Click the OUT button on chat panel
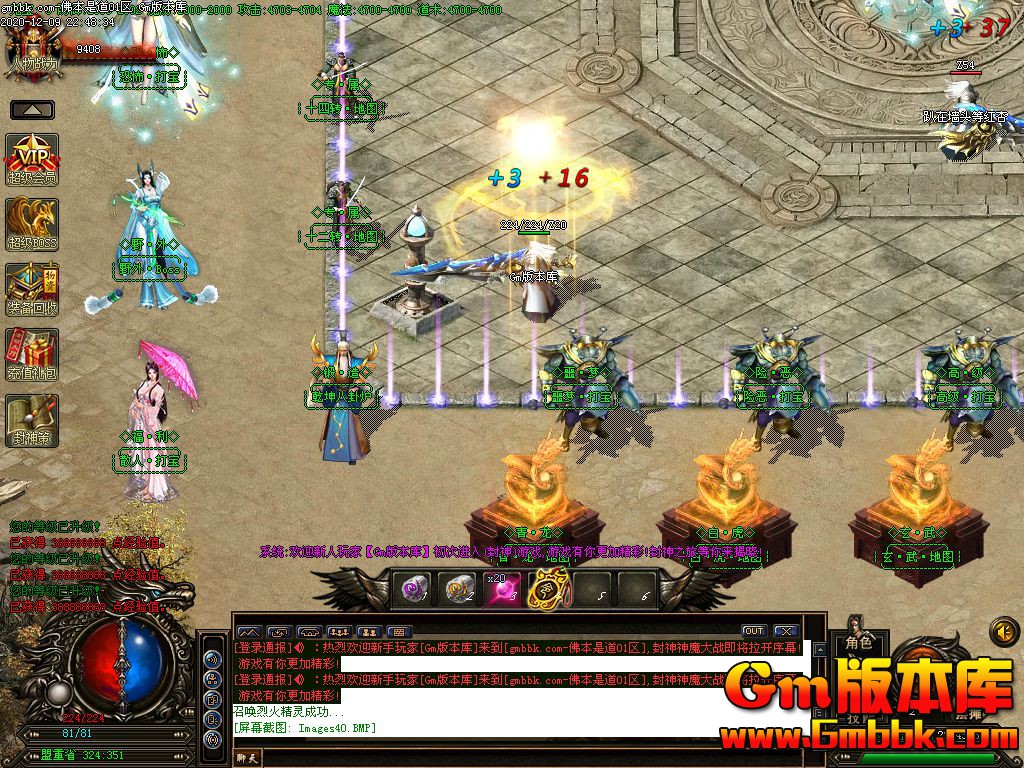Screen dimensions: 1024x768 pyautogui.click(x=754, y=631)
